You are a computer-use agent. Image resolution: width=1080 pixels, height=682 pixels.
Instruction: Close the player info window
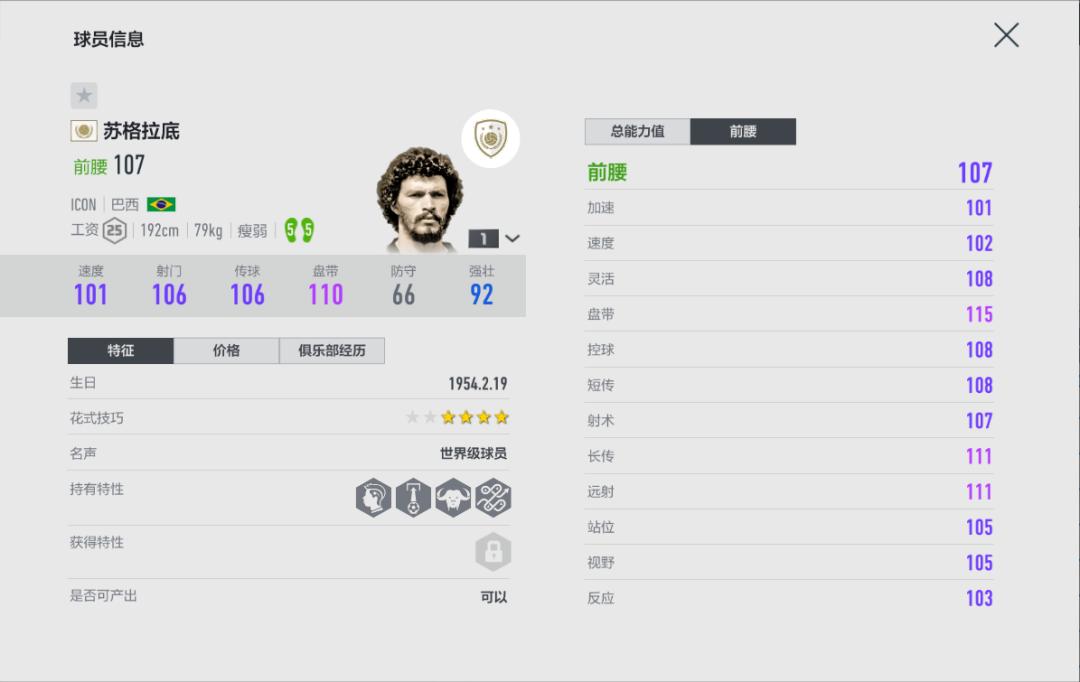[1006, 36]
